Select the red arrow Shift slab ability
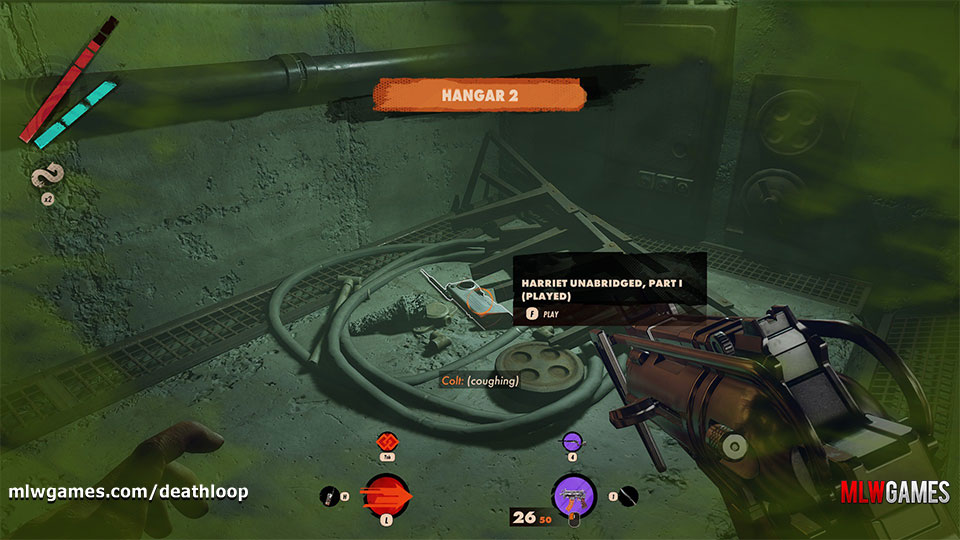The image size is (960, 540). (385, 494)
